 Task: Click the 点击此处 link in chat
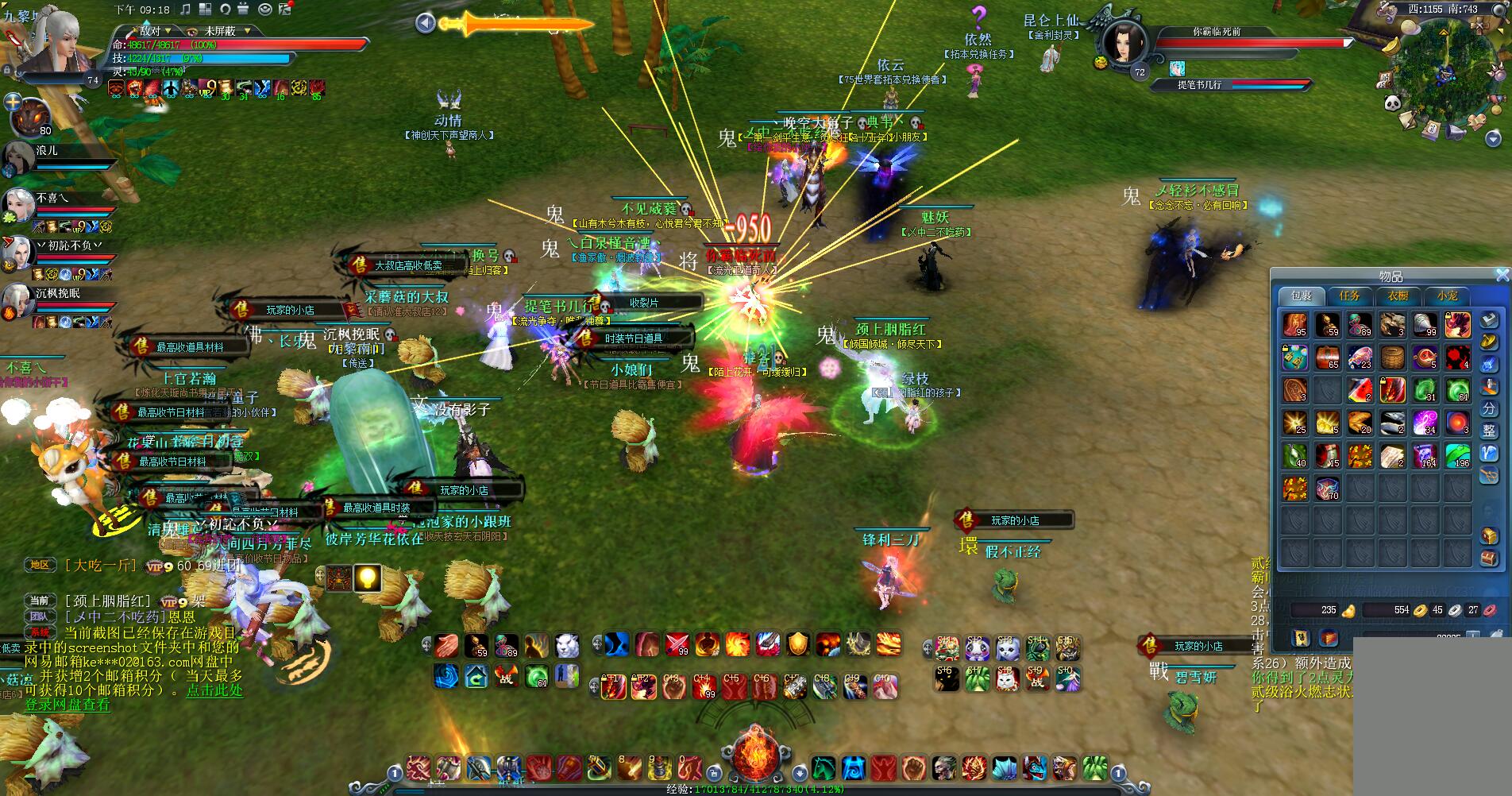click(x=214, y=690)
